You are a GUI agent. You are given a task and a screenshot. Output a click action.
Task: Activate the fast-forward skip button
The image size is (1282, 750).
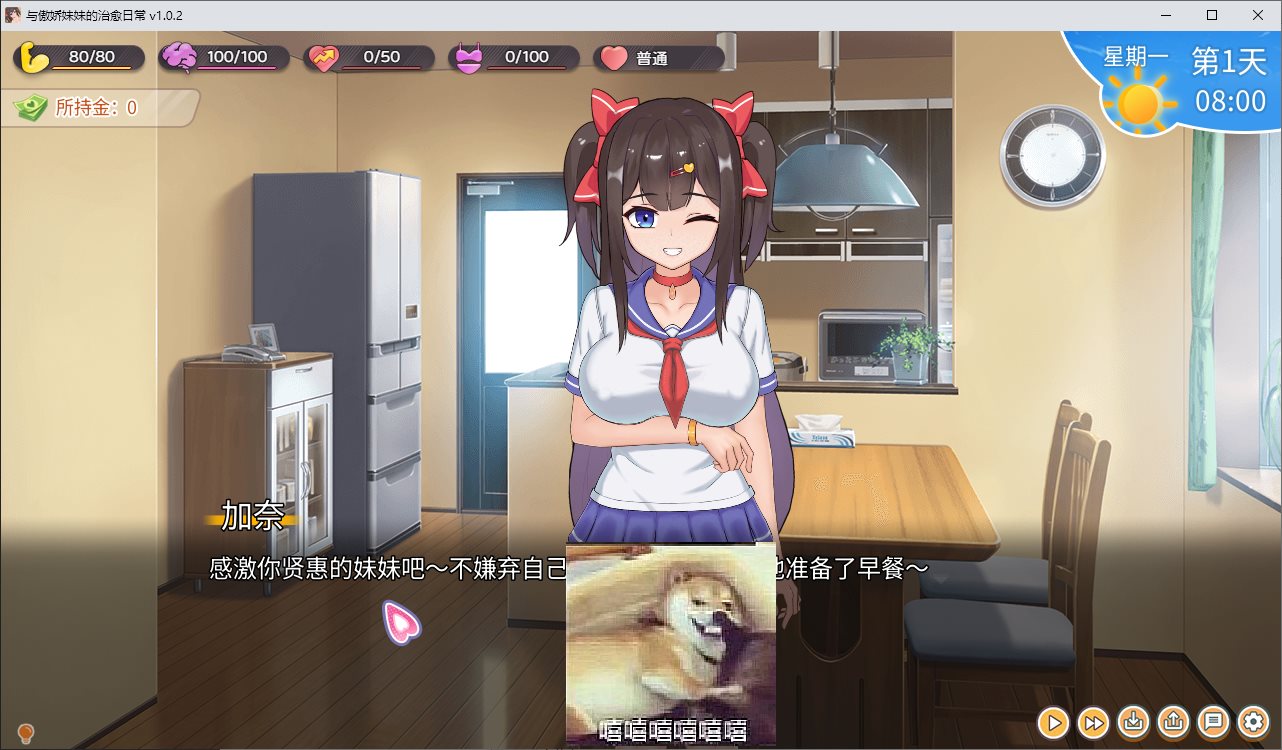pos(1094,721)
